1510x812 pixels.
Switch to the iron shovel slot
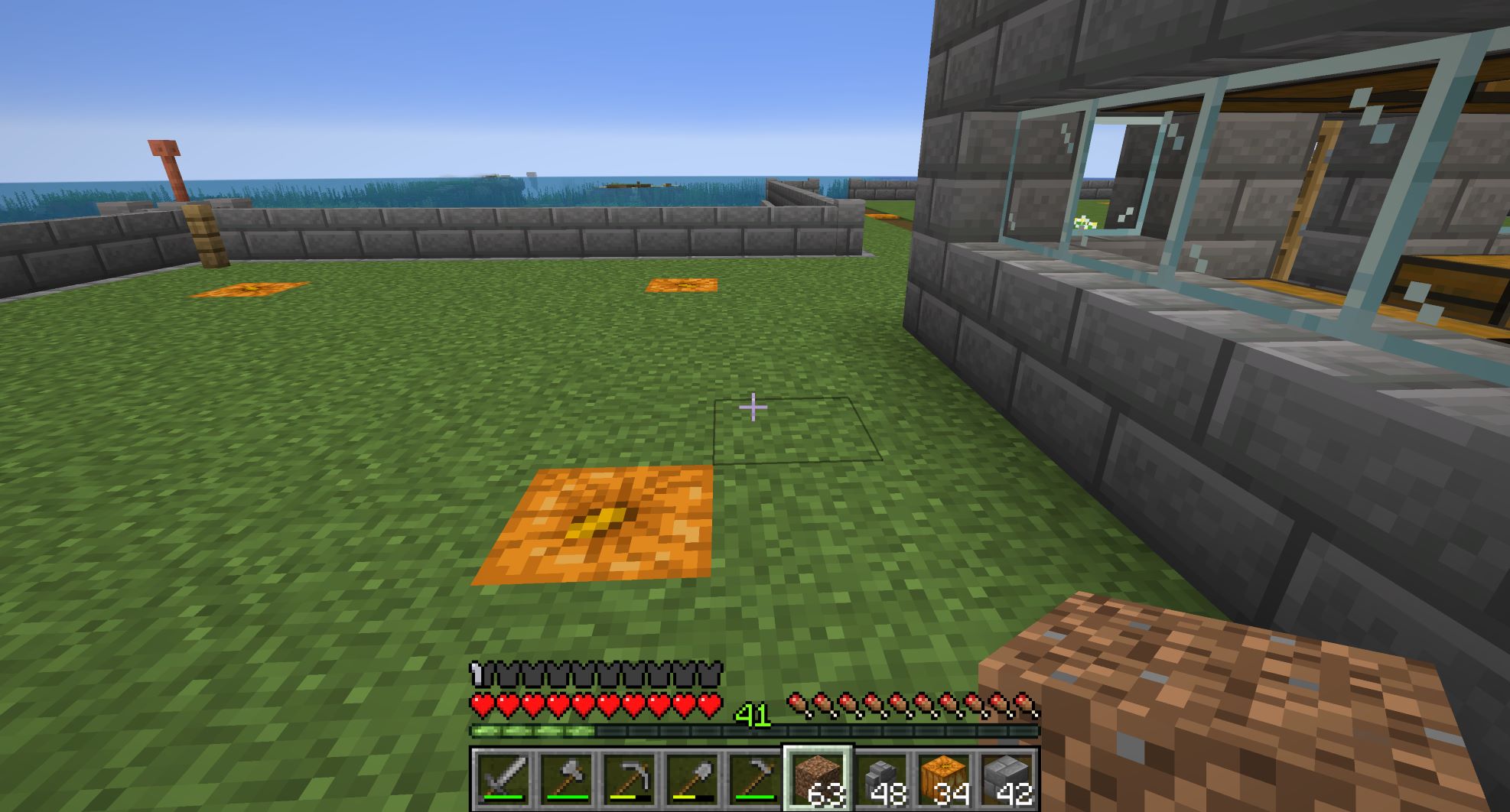click(x=693, y=780)
